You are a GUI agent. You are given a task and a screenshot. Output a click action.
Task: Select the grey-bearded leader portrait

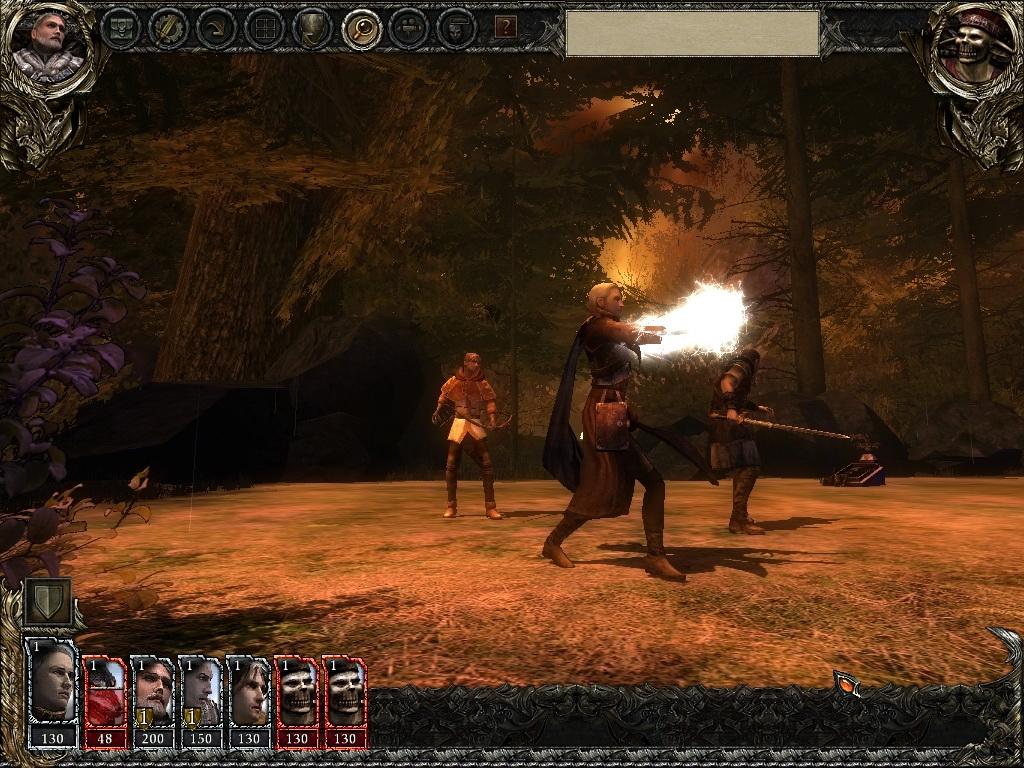(46, 45)
